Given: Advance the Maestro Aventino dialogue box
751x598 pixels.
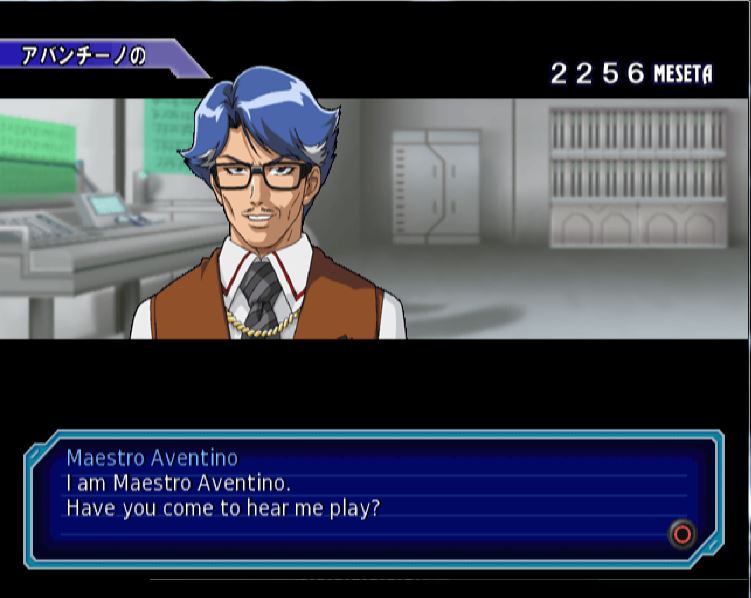Looking at the screenshot, I should click(682, 534).
